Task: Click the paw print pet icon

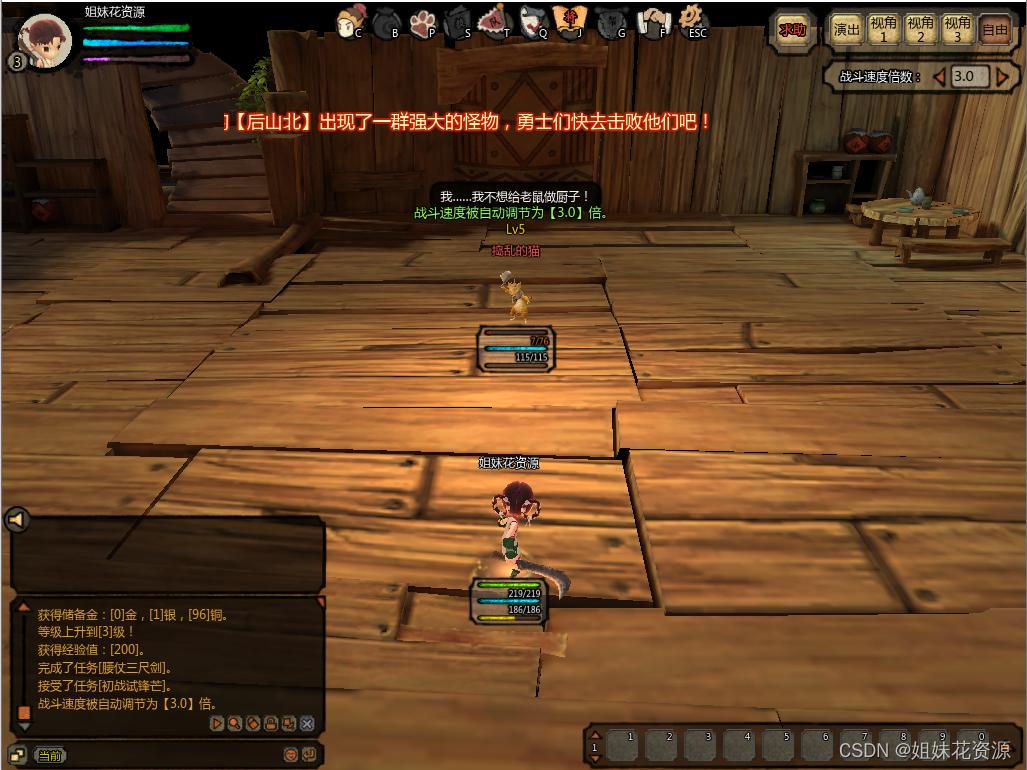Action: (x=423, y=21)
